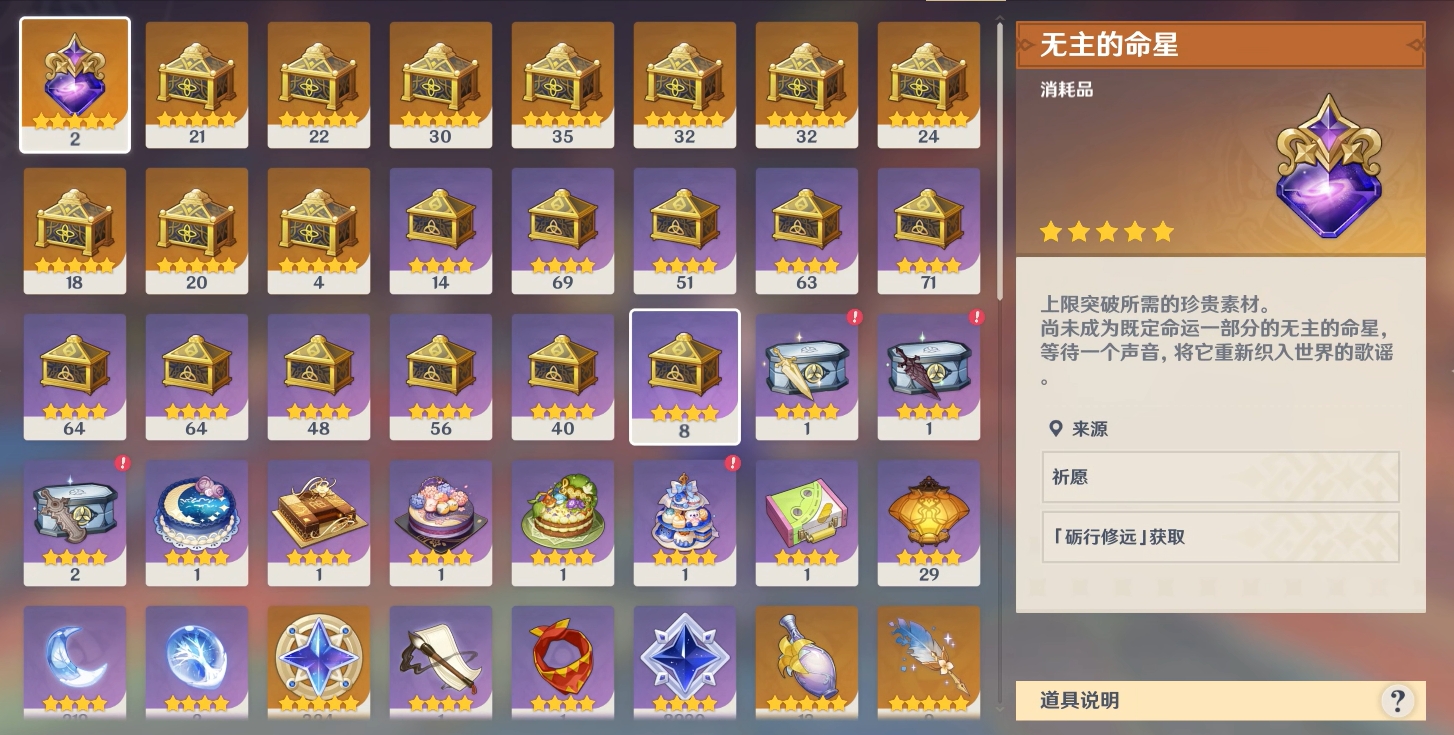This screenshot has width=1454, height=735.
Task: Select the blue Masterless Stardust star item
Action: [685, 658]
